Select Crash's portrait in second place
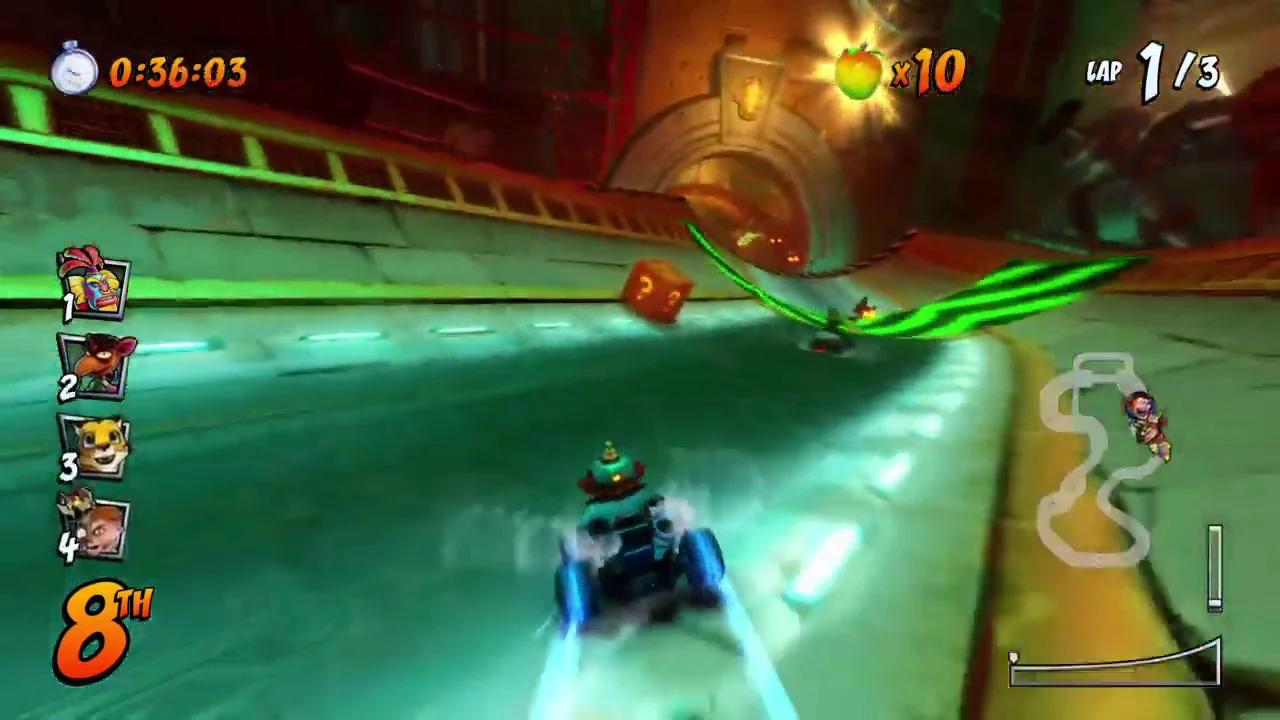The width and height of the screenshot is (1280, 720). pos(95,368)
